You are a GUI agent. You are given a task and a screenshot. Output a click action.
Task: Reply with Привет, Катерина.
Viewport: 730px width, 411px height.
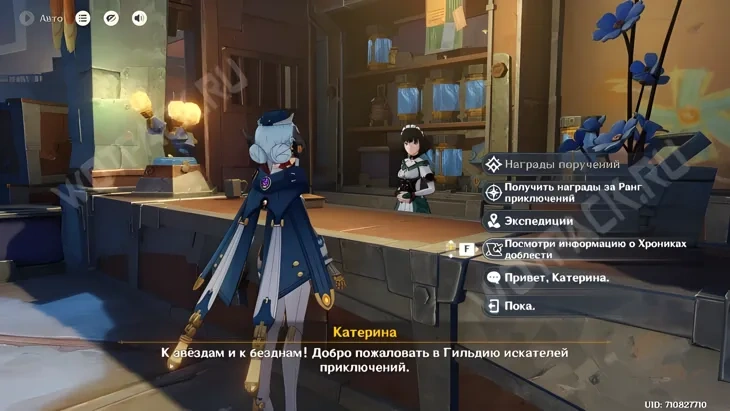556,277
